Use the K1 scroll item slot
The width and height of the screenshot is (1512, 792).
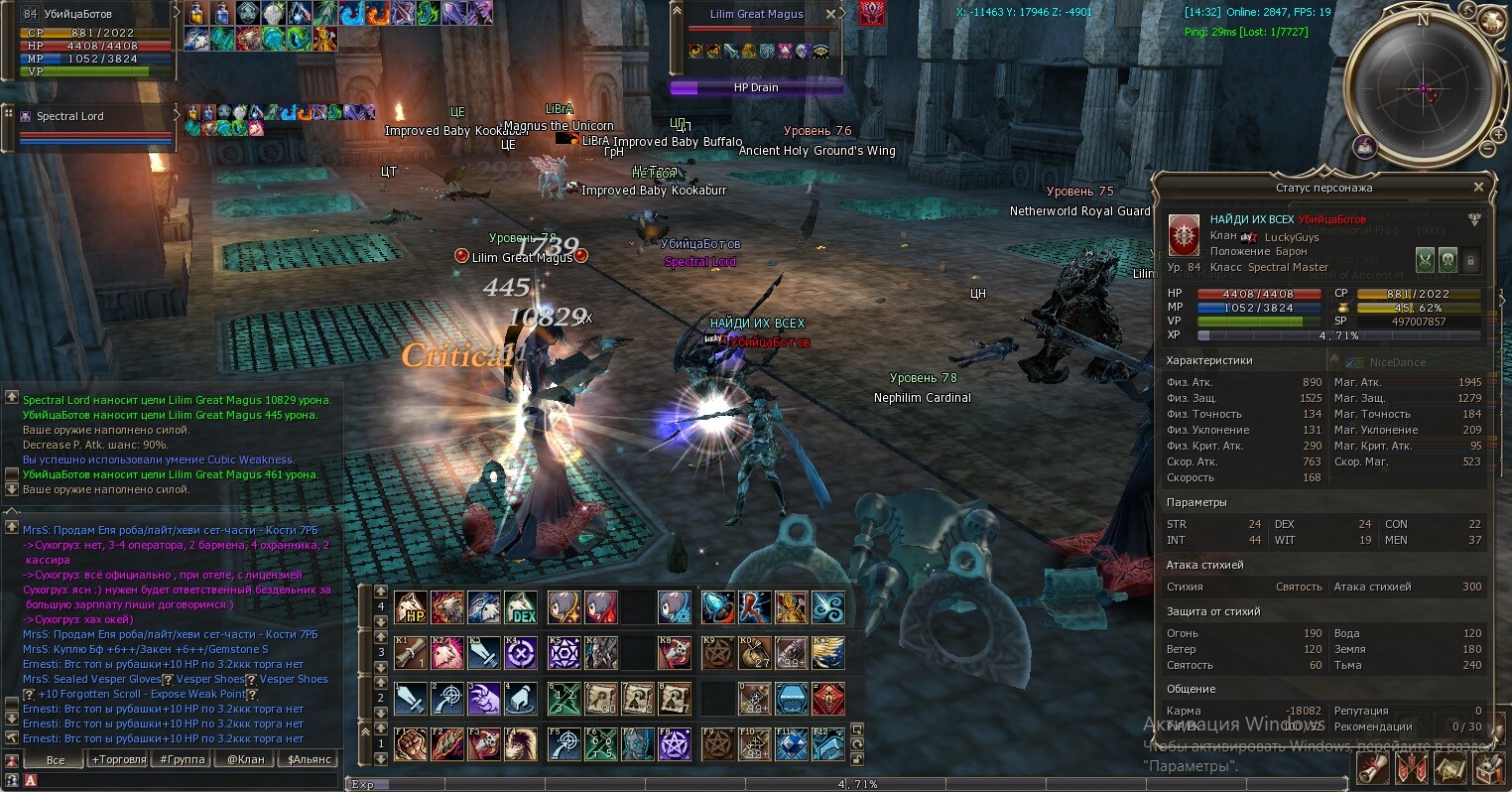tap(411, 653)
